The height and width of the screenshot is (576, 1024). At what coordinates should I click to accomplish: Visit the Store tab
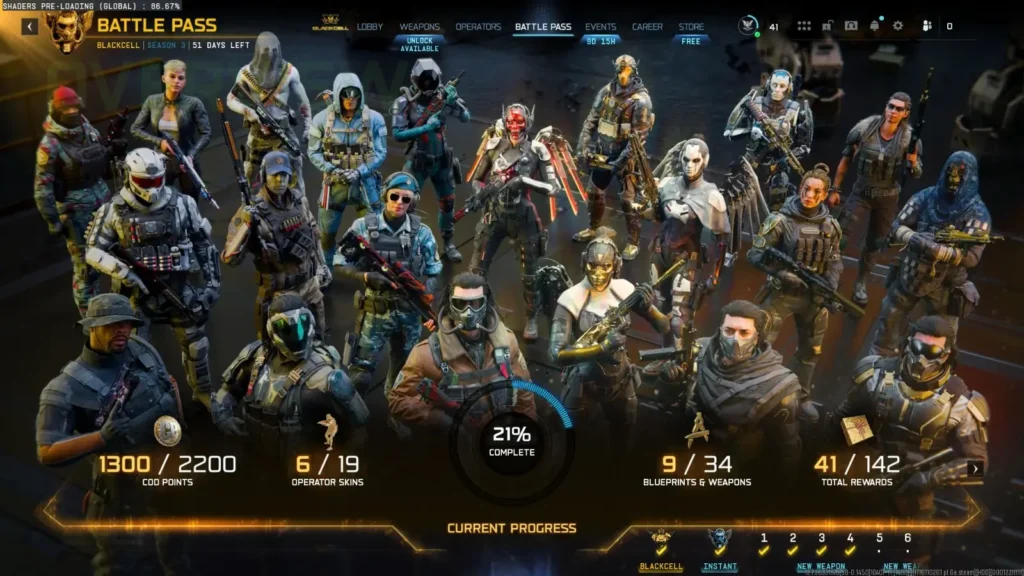point(691,27)
